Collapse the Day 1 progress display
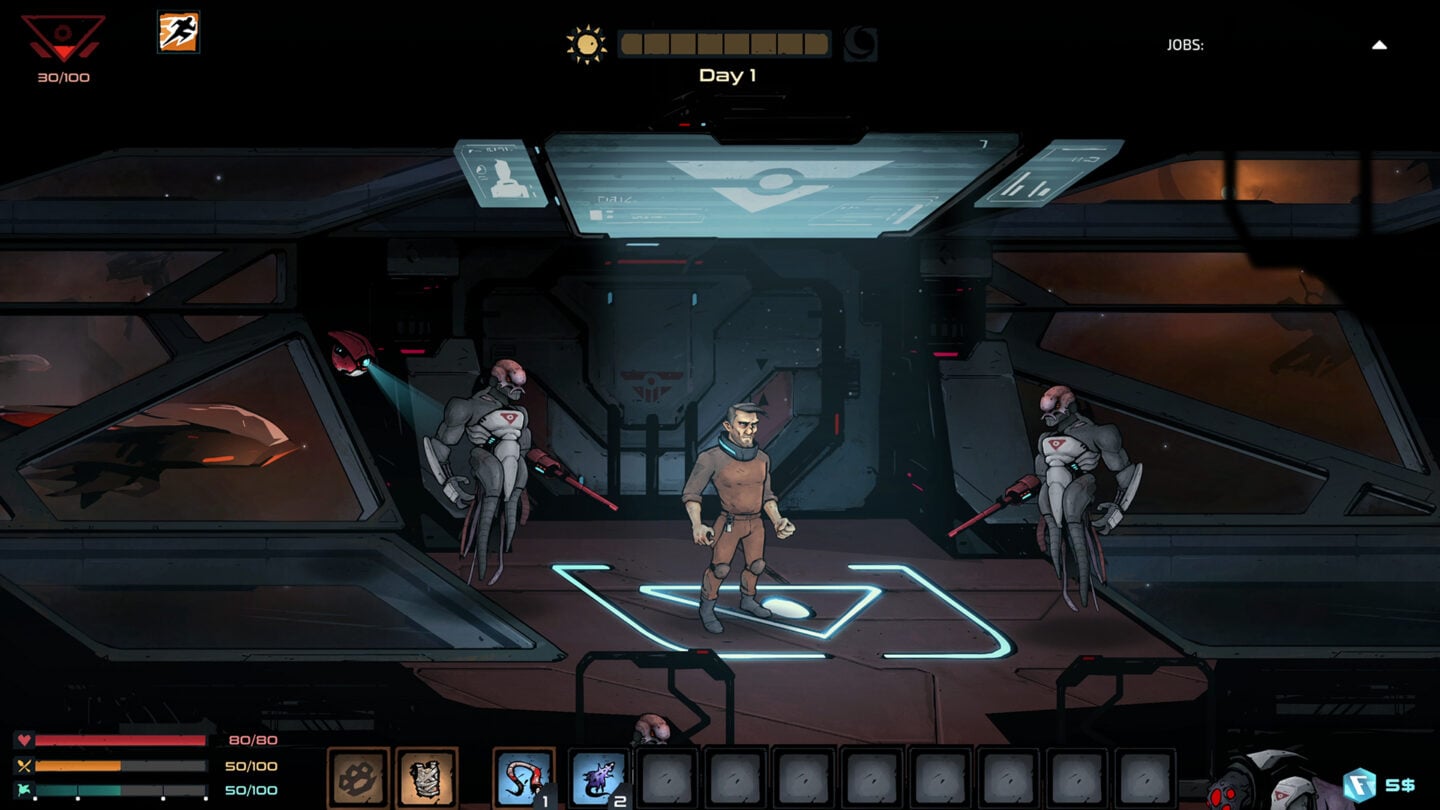The width and height of the screenshot is (1440, 810). pos(725,43)
